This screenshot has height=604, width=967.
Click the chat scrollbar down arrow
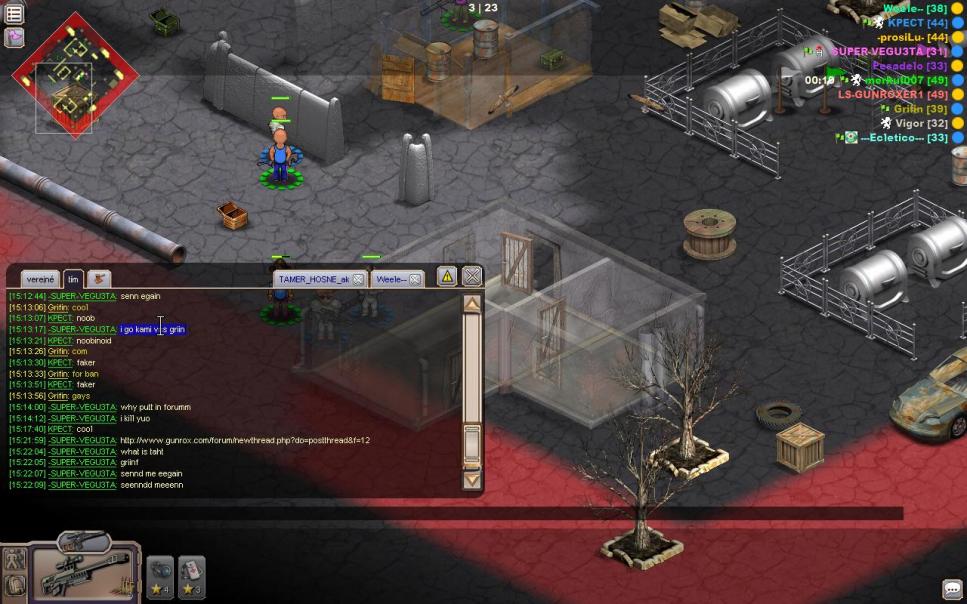point(473,479)
